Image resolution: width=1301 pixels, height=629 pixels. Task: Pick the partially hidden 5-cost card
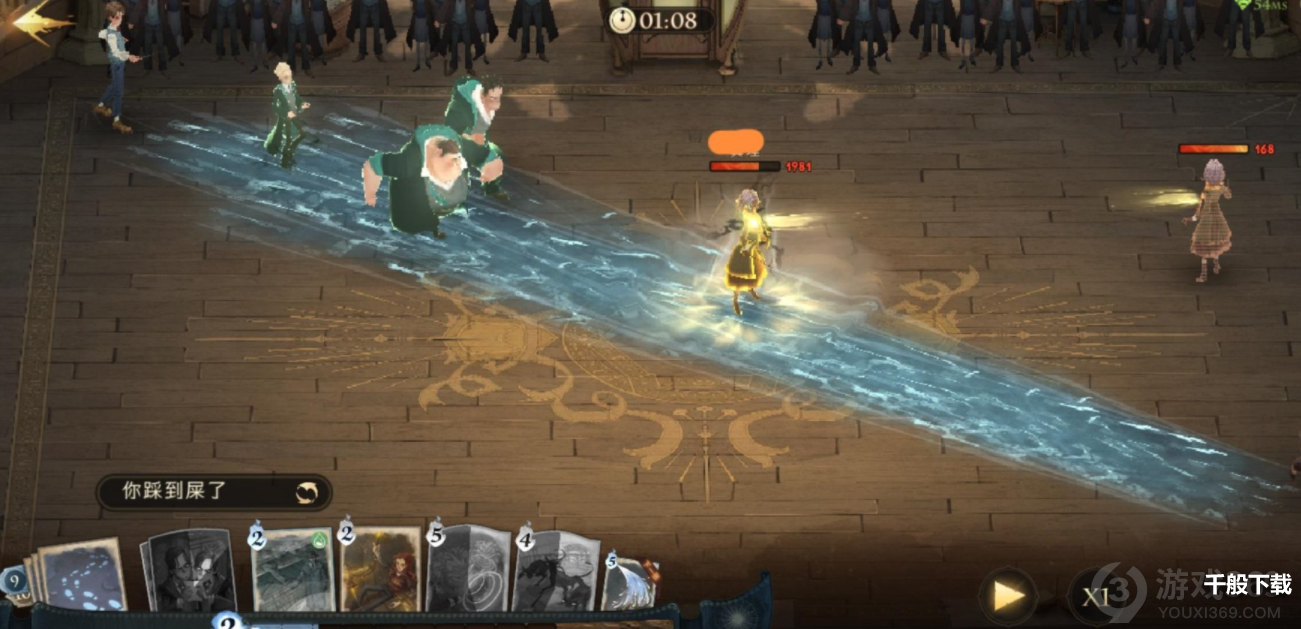tap(630, 585)
